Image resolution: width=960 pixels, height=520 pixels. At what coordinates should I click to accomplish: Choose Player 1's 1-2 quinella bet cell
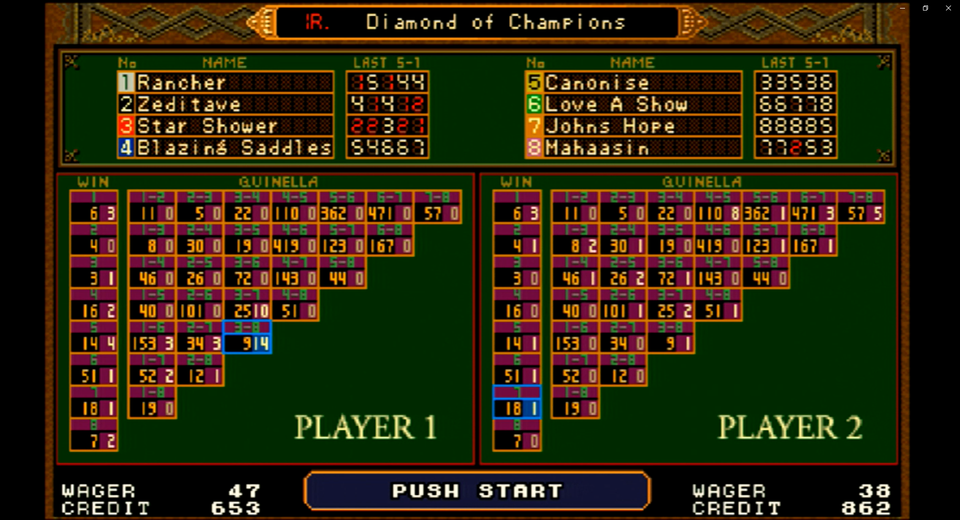pos(152,212)
